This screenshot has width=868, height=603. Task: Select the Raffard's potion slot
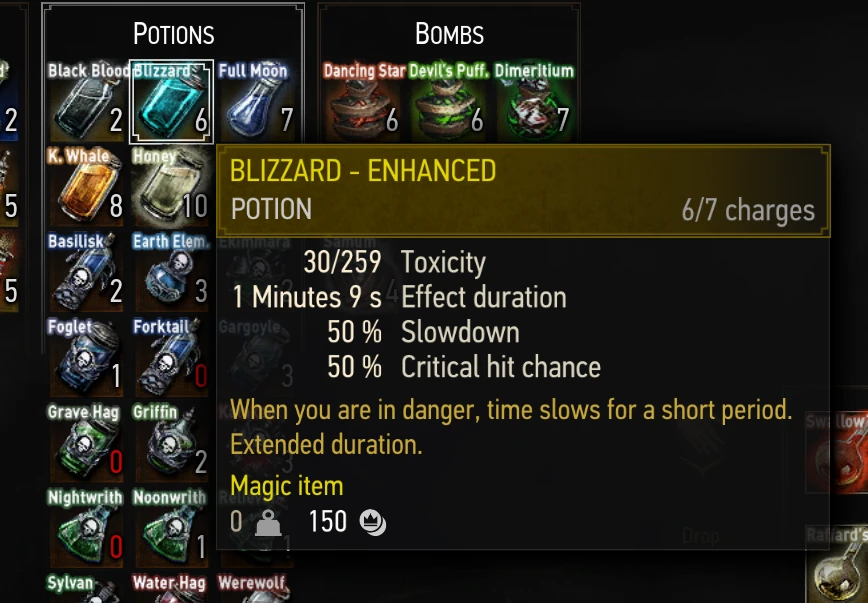coord(838,565)
